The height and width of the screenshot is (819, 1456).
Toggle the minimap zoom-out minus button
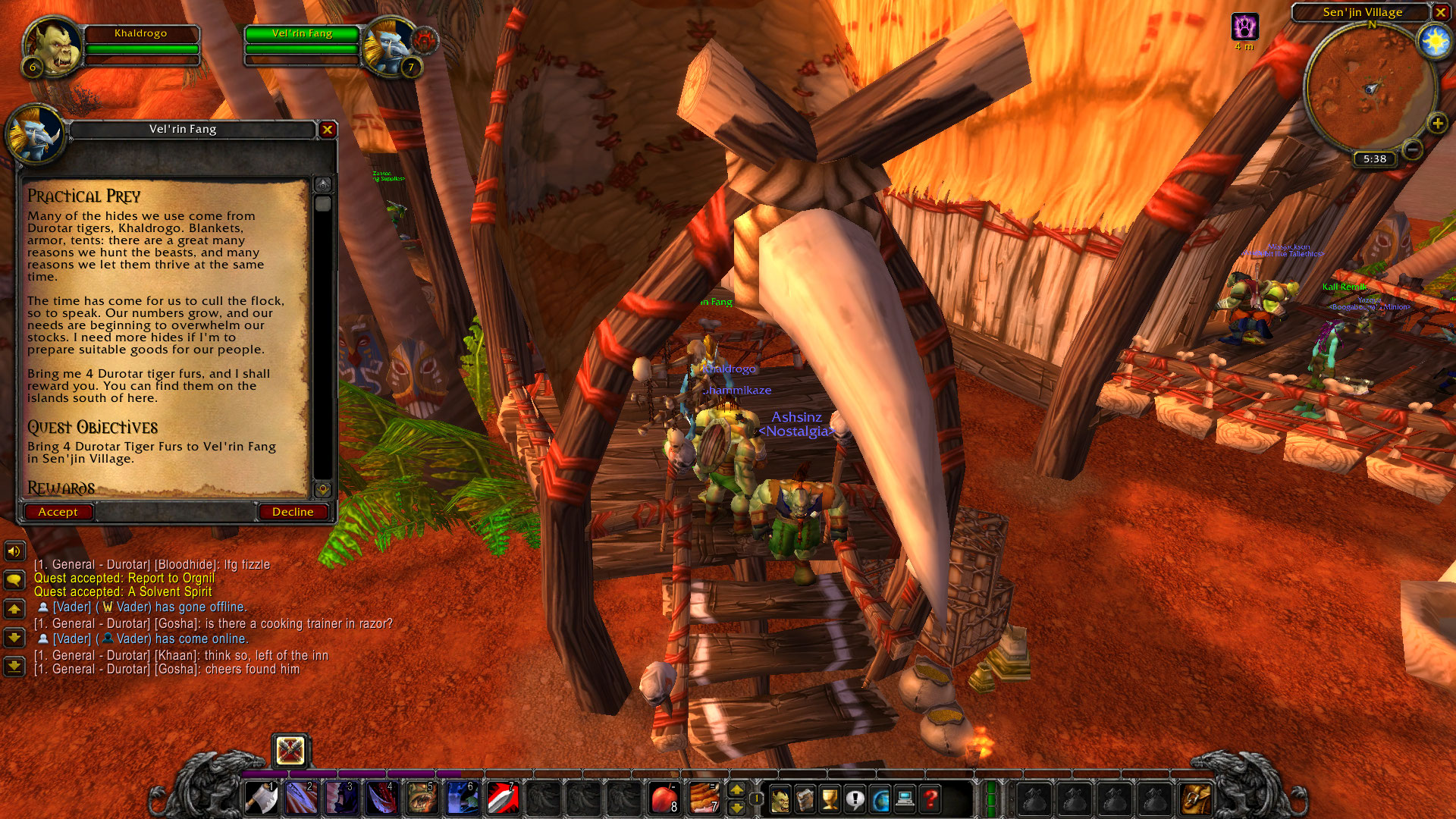pyautogui.click(x=1412, y=149)
